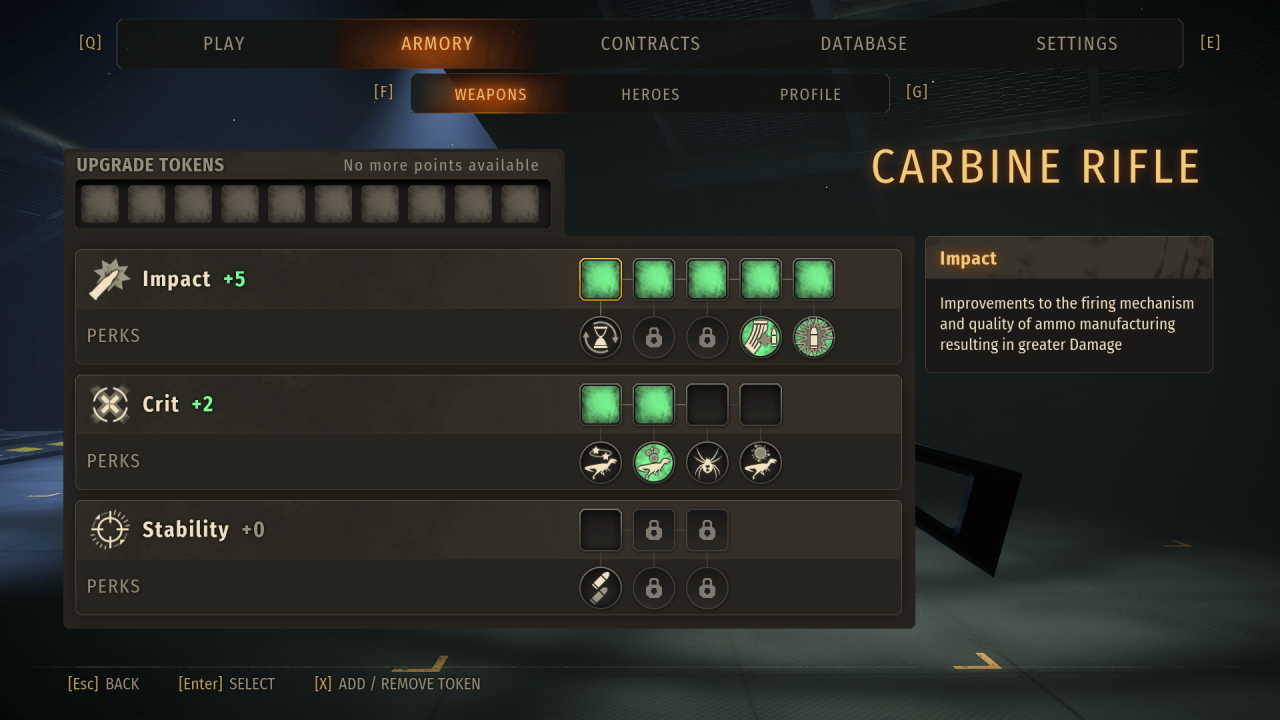Choose the stunned dinosaur Crit perk
The width and height of the screenshot is (1280, 720).
600,462
